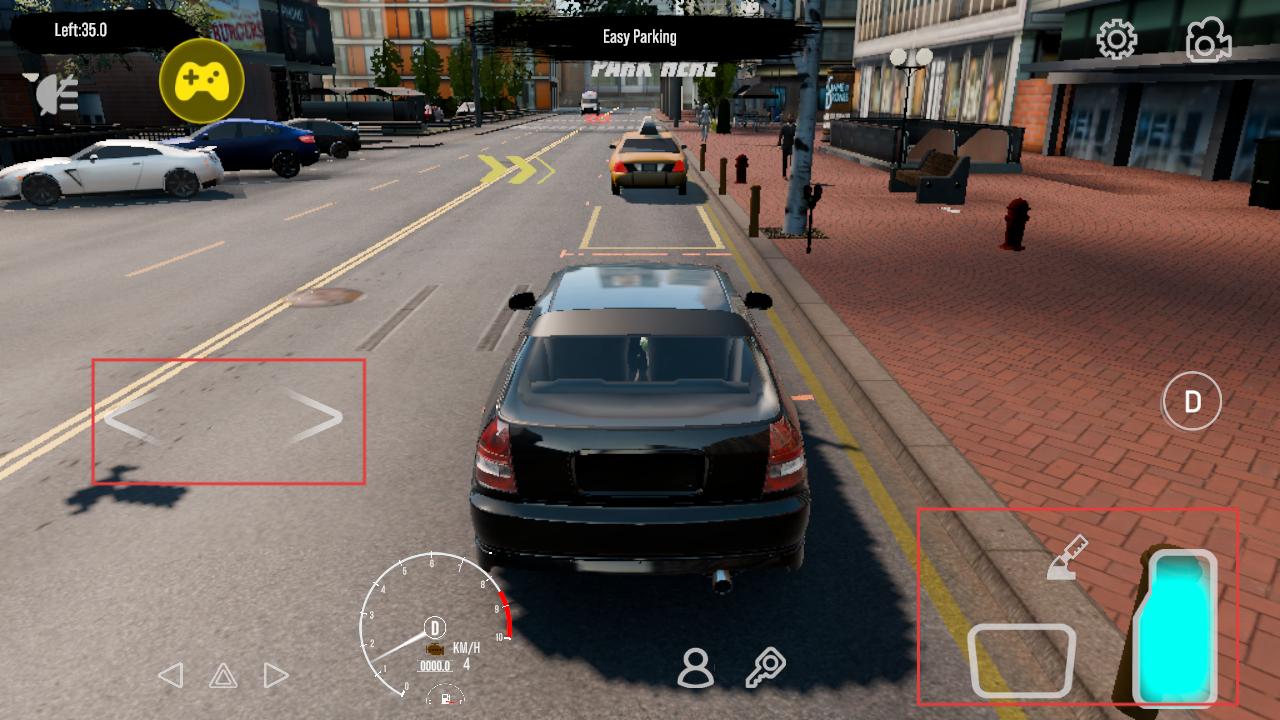
Task: Select the driver character icon
Action: [x=695, y=668]
